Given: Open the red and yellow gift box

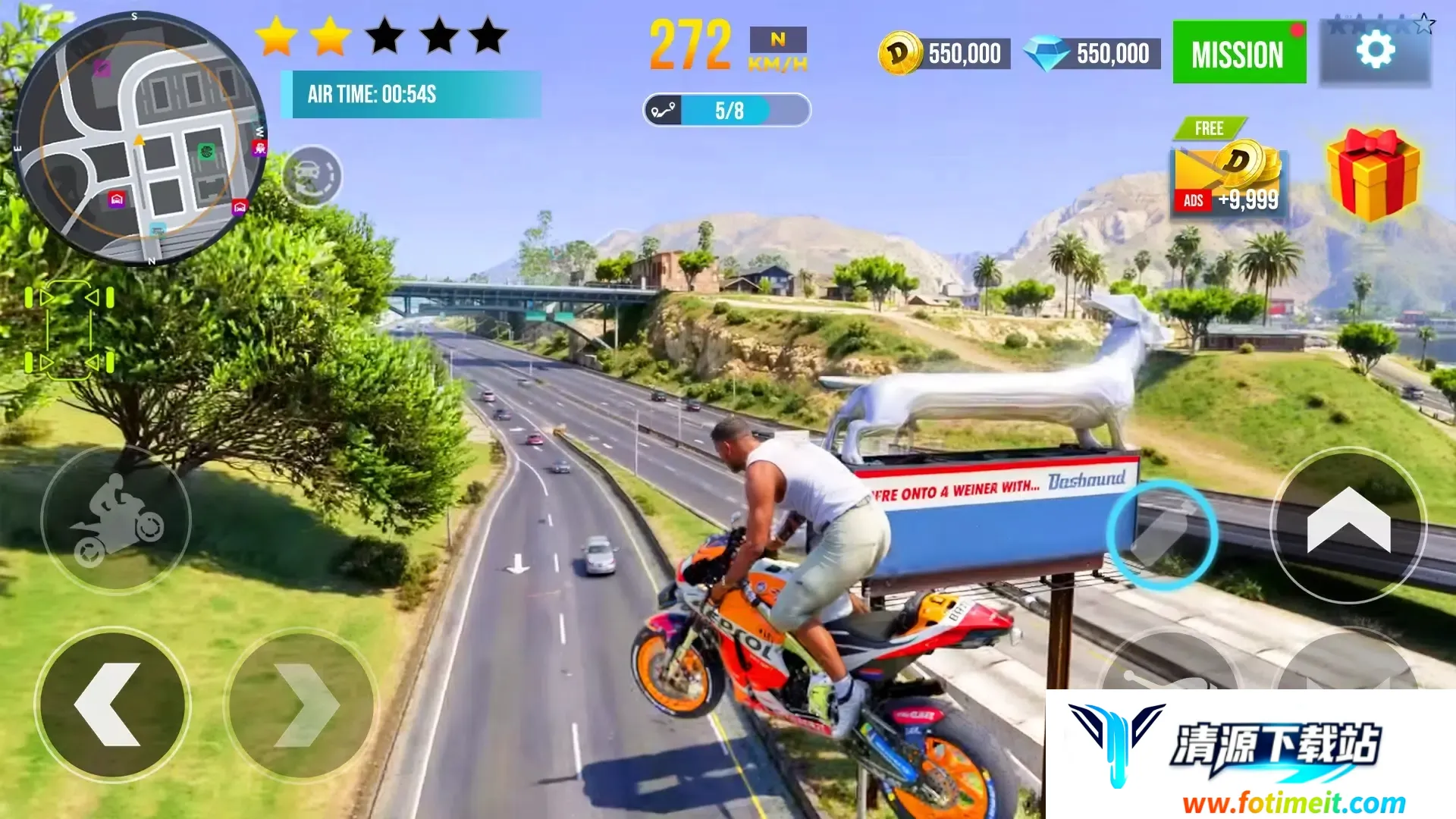Looking at the screenshot, I should click(1373, 174).
